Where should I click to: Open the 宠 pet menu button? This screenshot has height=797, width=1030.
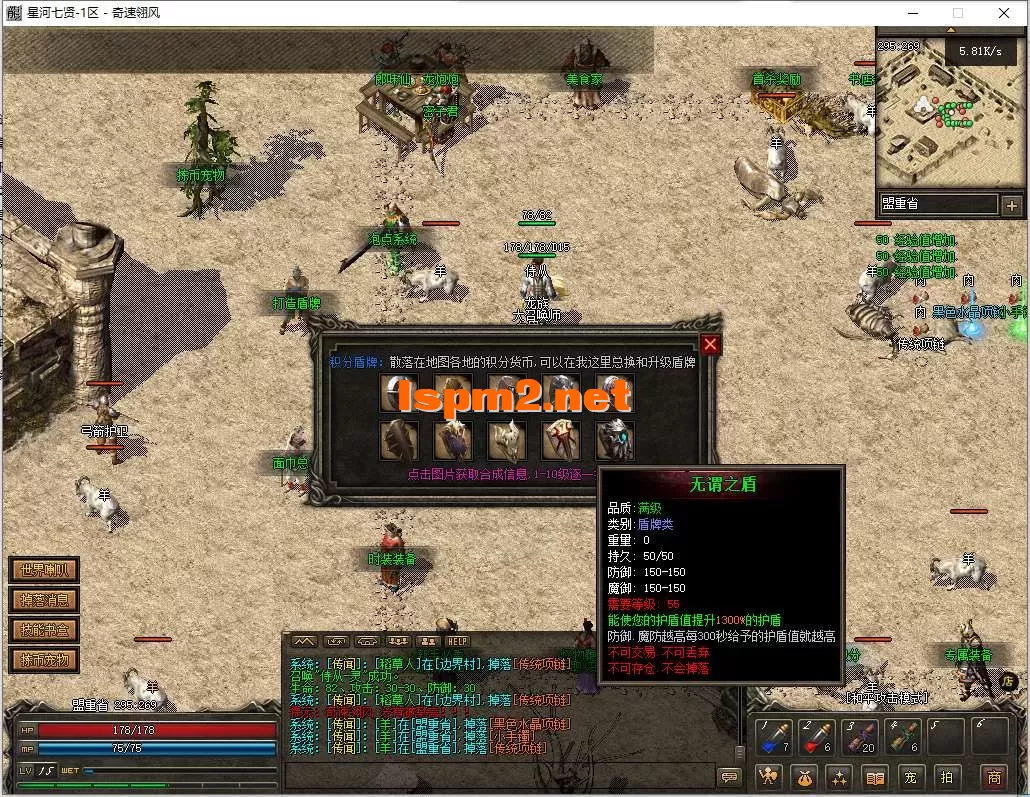coord(911,777)
